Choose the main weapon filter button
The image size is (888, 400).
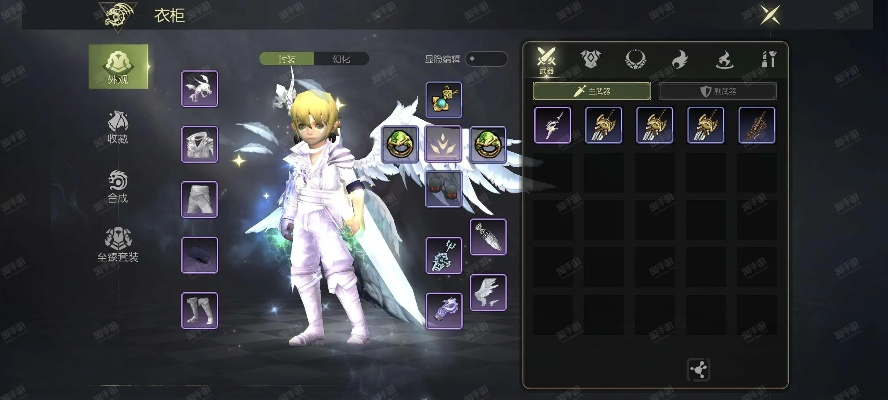tap(591, 91)
